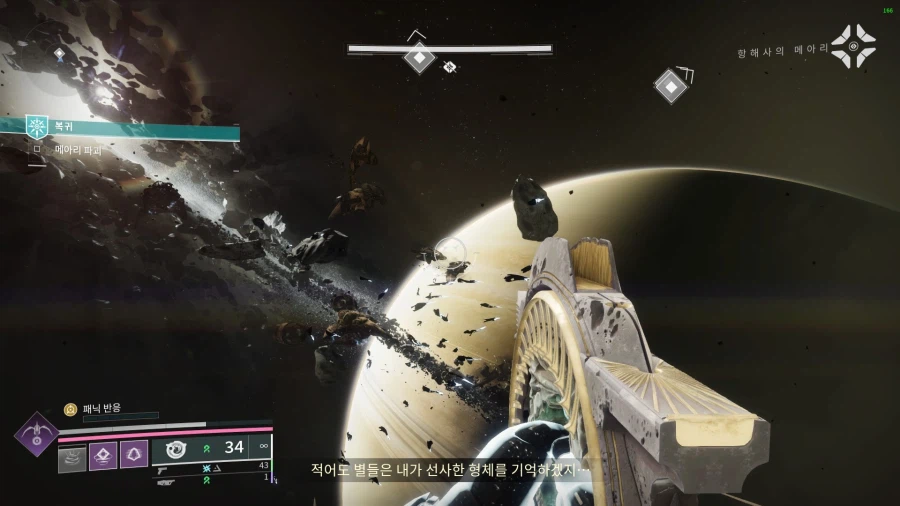Activate the purple bell-shaped class ability icon
Image resolution: width=900 pixels, height=506 pixels.
134,455
